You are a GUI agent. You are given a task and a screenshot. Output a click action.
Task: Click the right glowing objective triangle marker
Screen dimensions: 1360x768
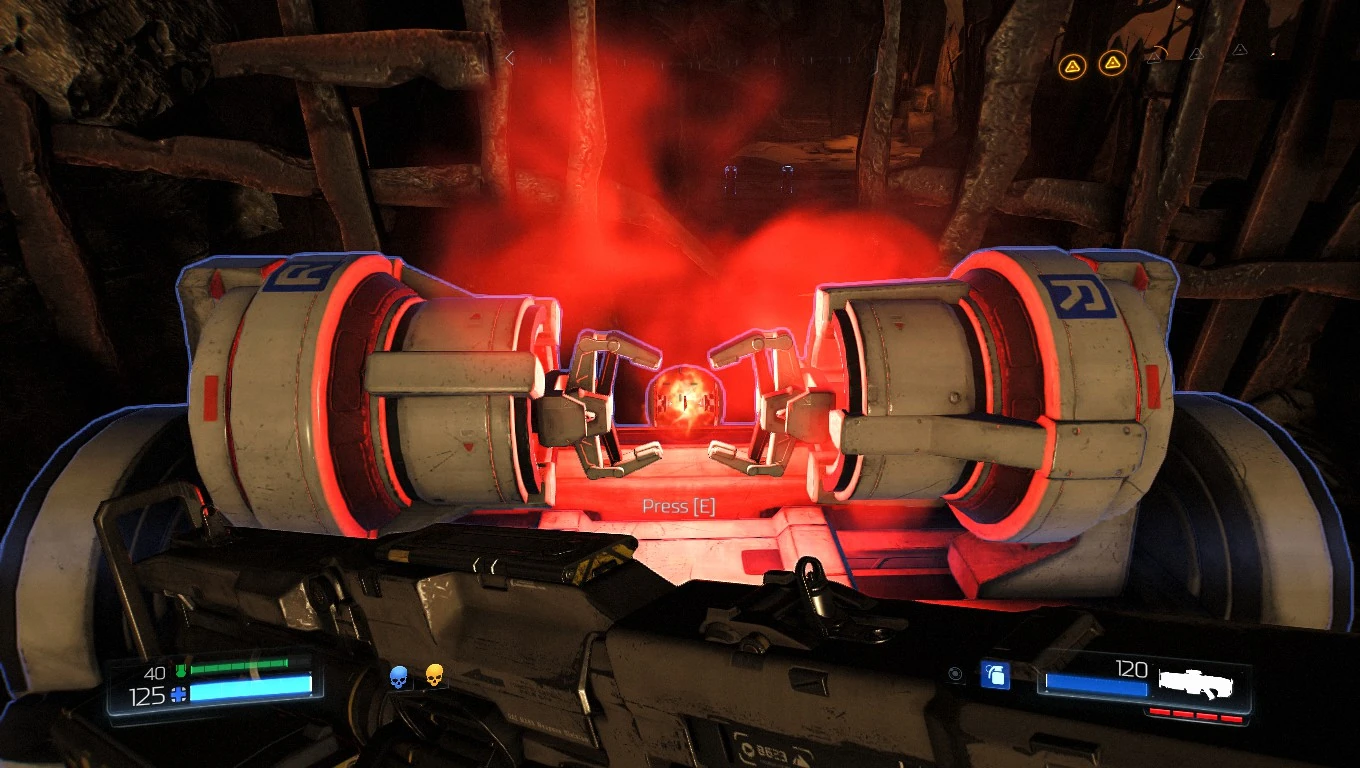[1110, 62]
